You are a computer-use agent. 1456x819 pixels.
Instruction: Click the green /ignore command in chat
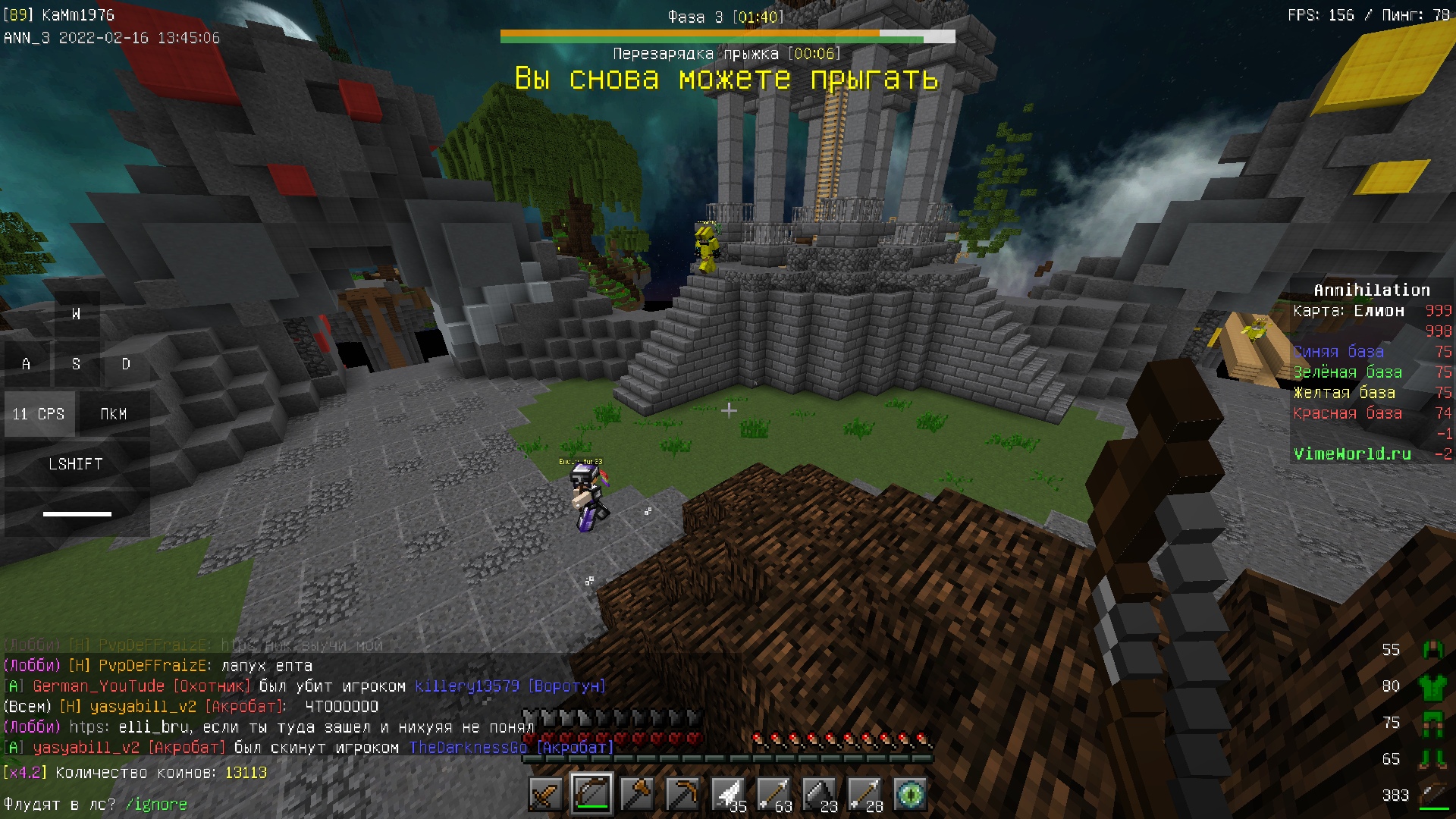point(155,805)
